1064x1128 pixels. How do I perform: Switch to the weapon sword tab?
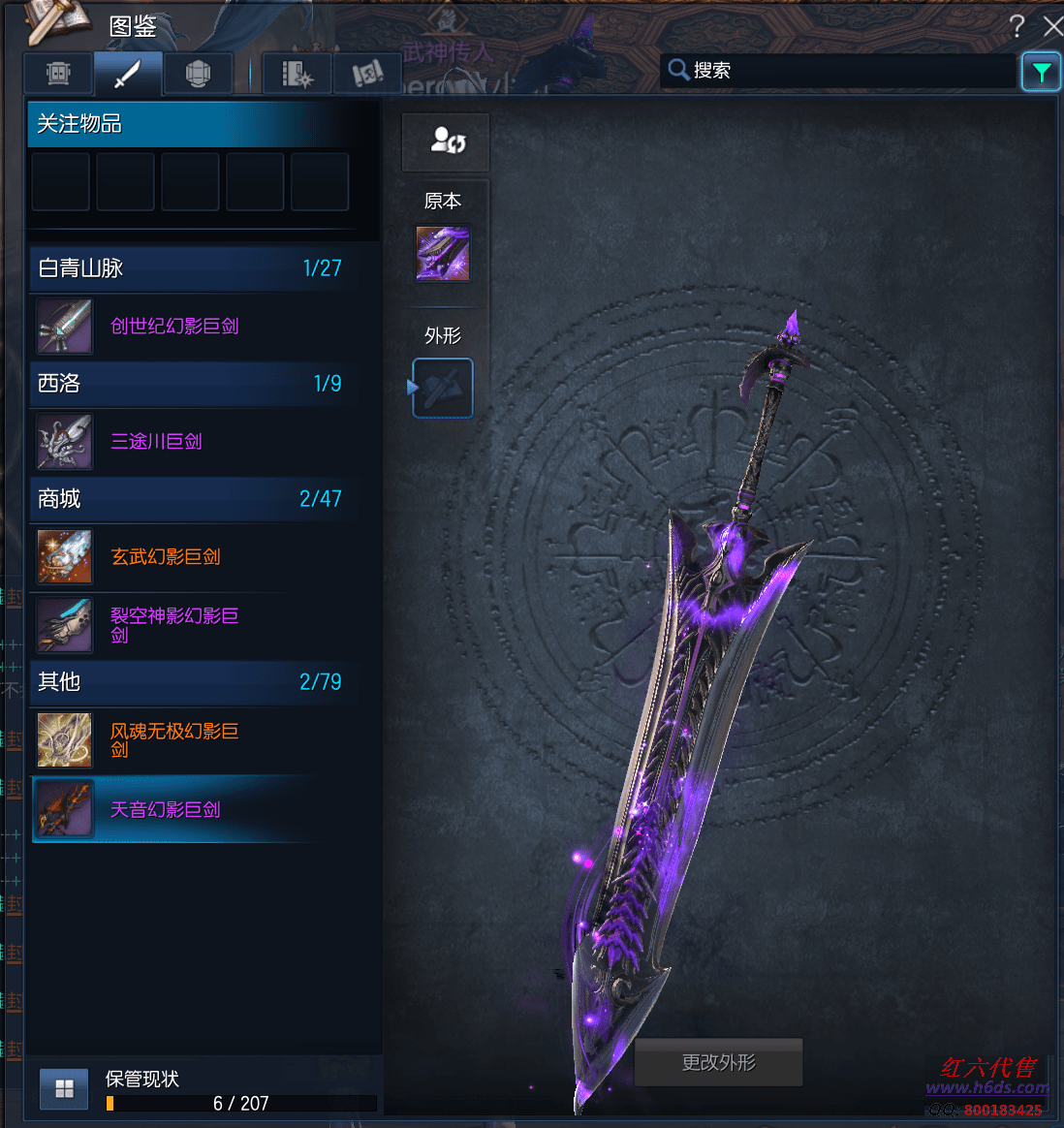[x=128, y=74]
